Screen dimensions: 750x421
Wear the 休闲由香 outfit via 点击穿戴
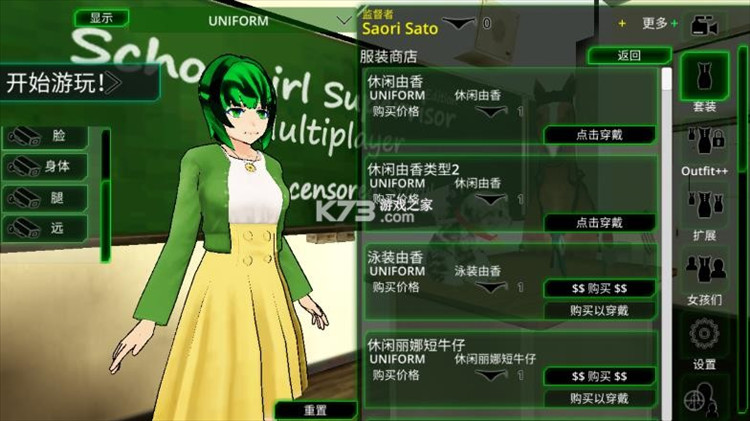[599, 135]
